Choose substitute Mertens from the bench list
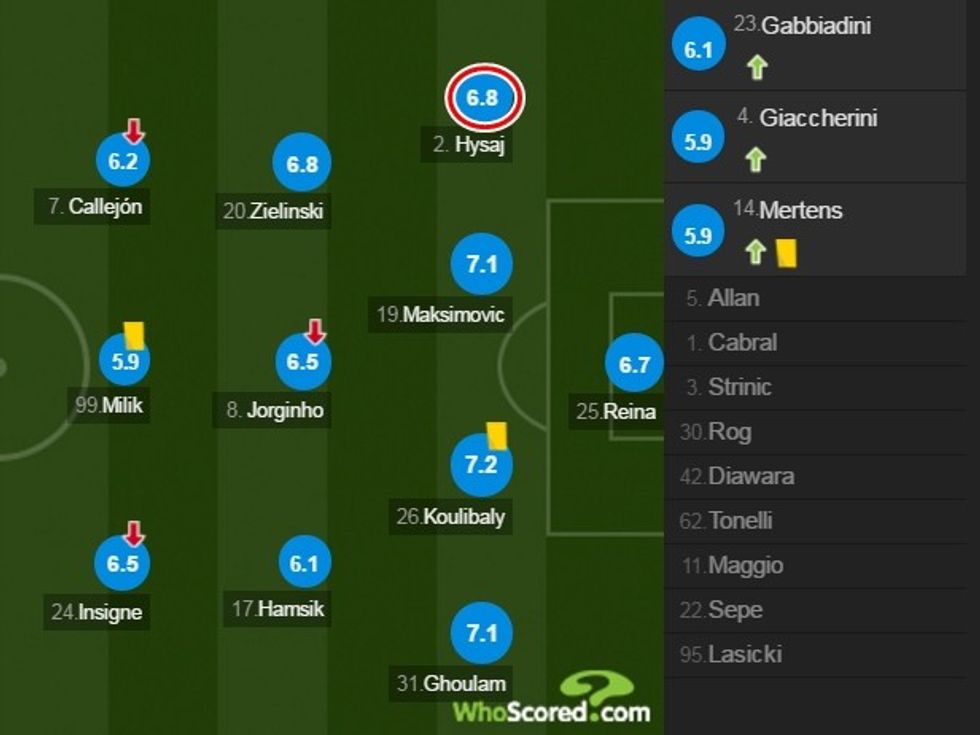Screen dimensions: 980x735 click(x=800, y=211)
